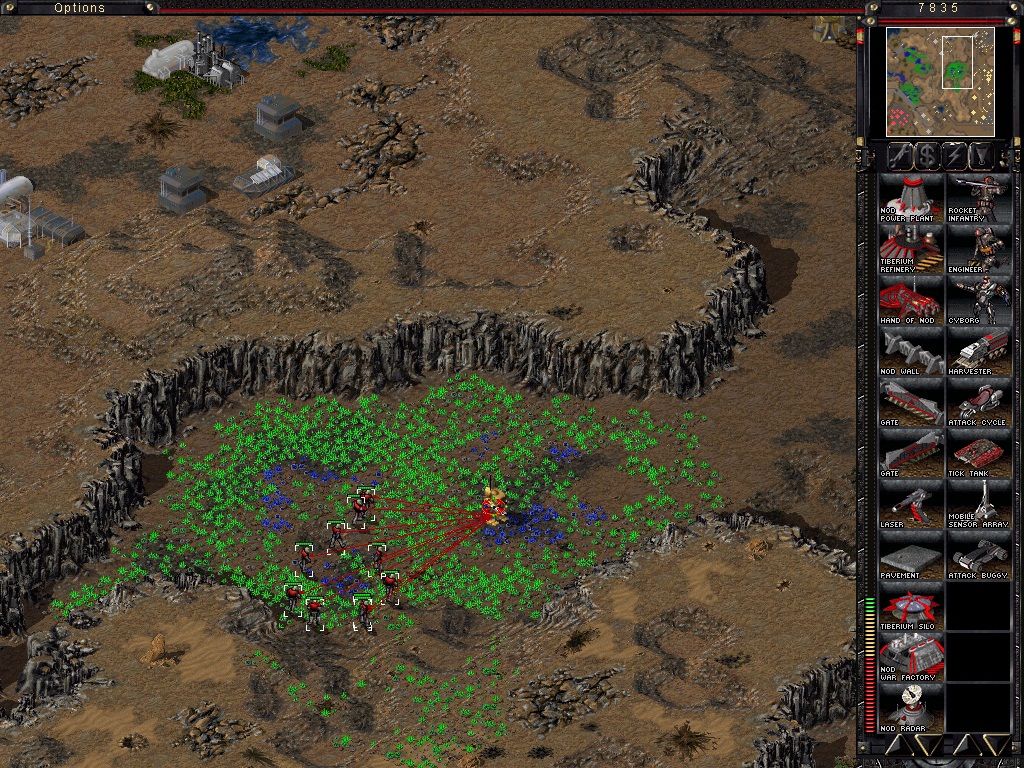Construct a Hand of Nod
The height and width of the screenshot is (768, 1024).
tap(911, 299)
